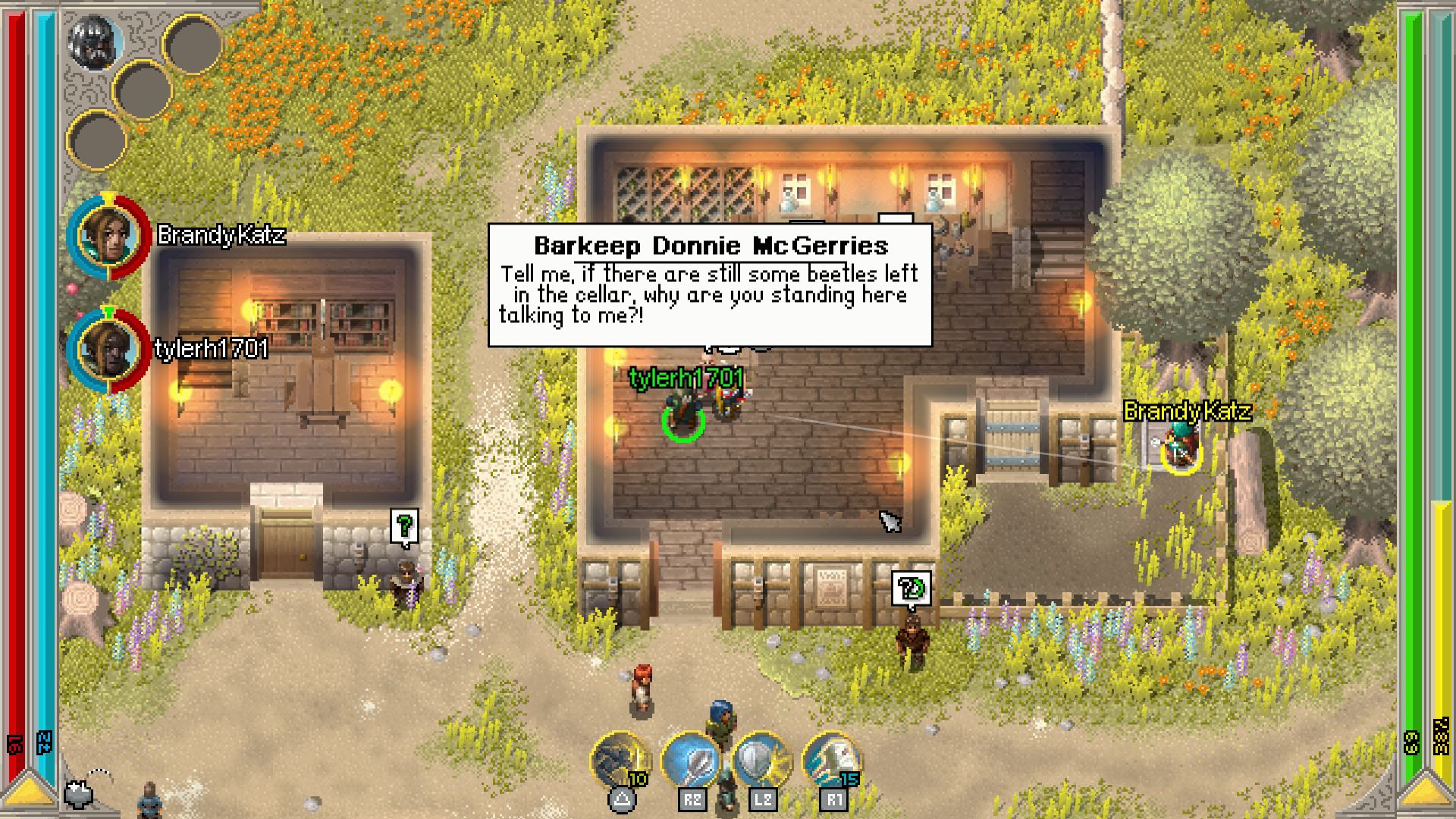
Task: Trigger the silver shield bash ability
Action: [x=761, y=759]
